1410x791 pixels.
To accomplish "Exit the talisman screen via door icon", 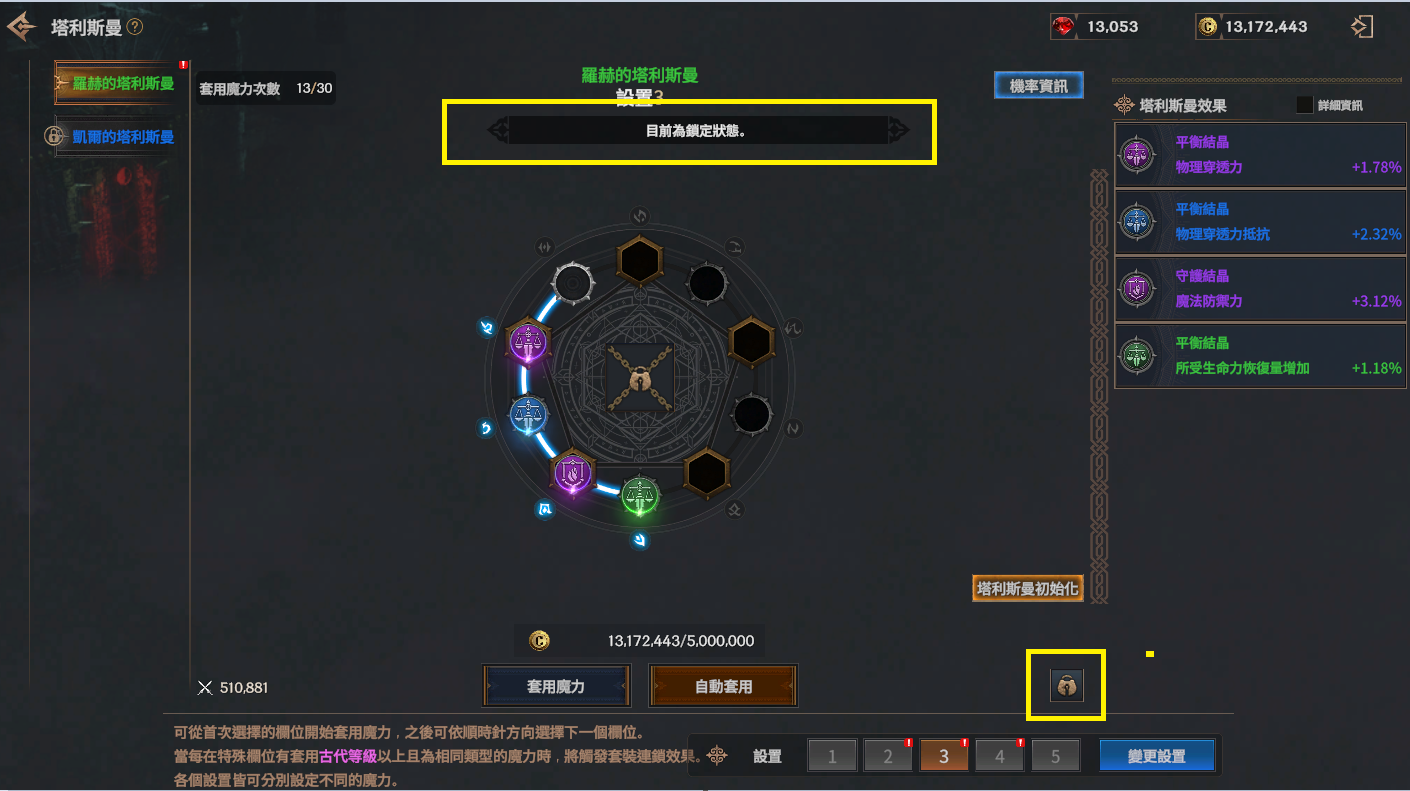I will 1361,27.
